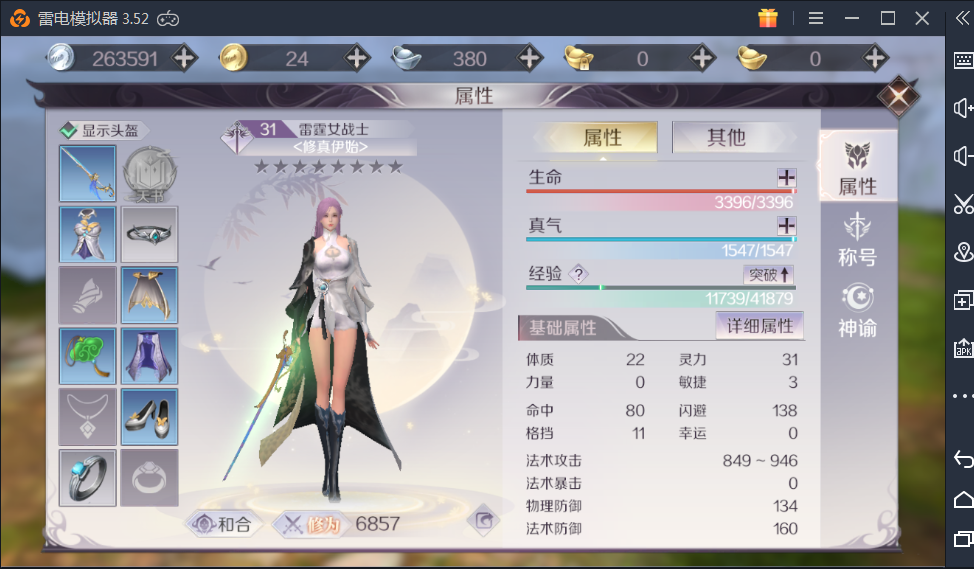Click the 突破 breakthrough button
Screen dimensions: 974x569
coord(769,274)
